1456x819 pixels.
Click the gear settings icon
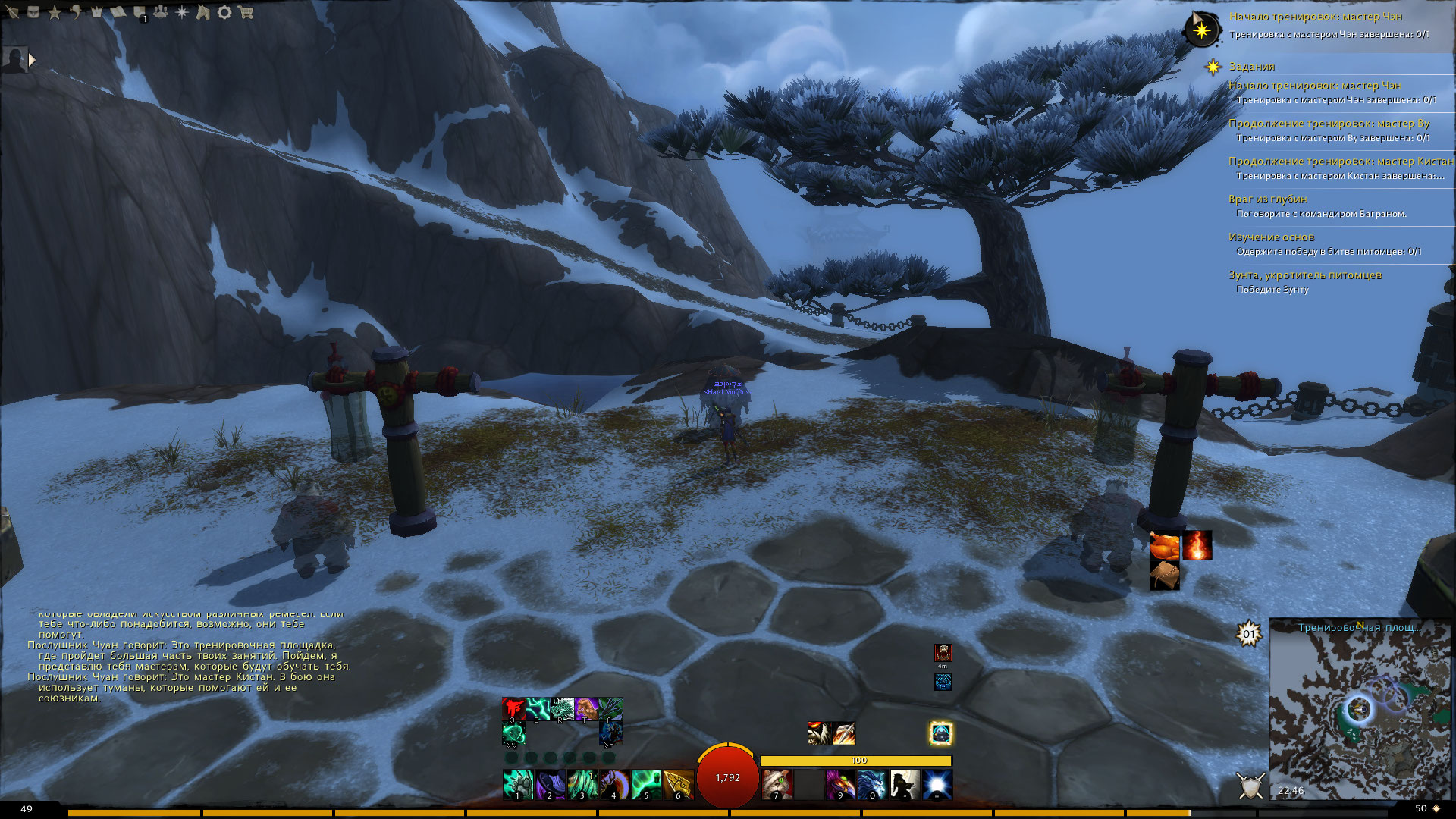point(224,12)
